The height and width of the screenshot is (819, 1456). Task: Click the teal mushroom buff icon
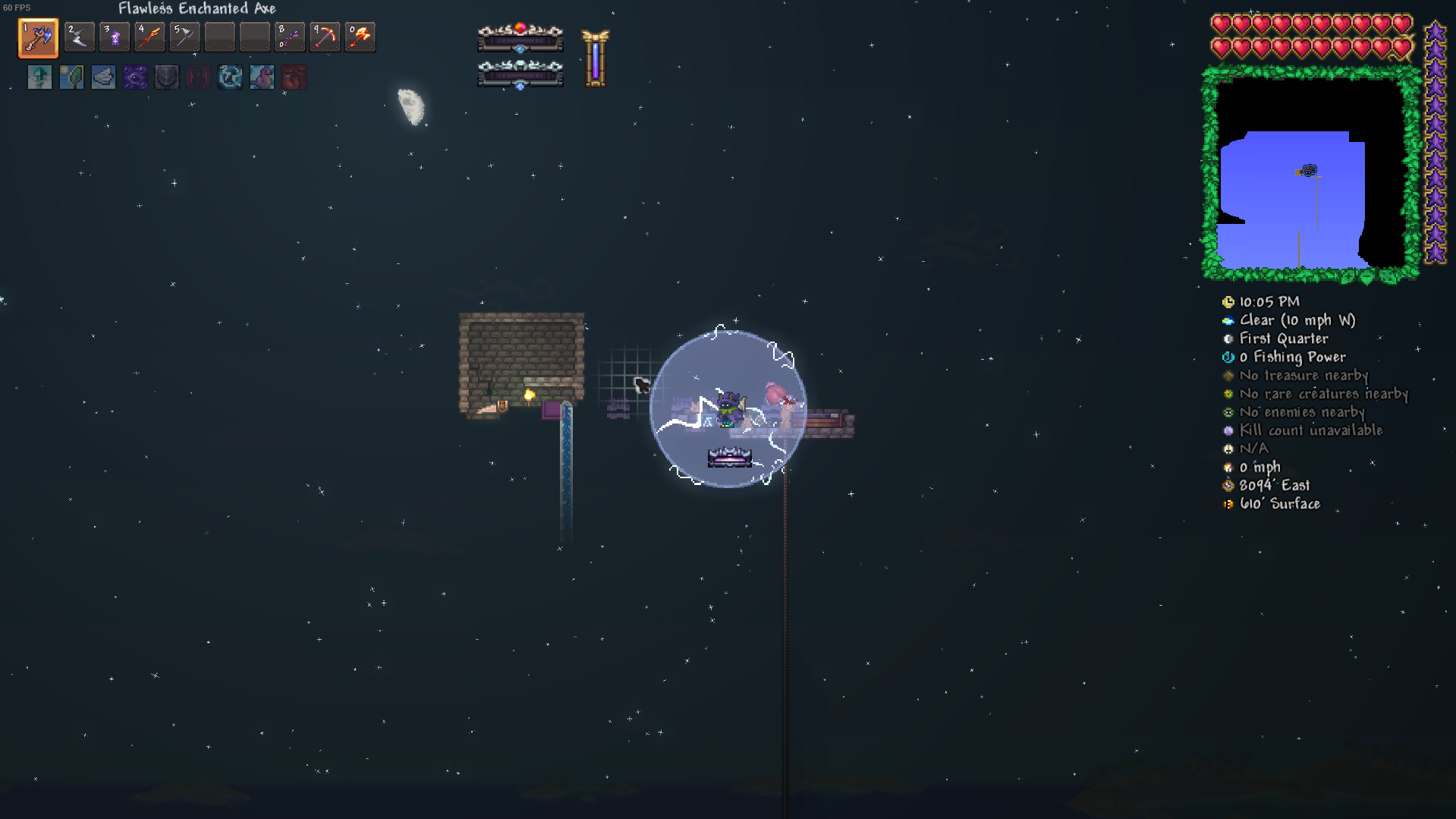click(x=39, y=77)
